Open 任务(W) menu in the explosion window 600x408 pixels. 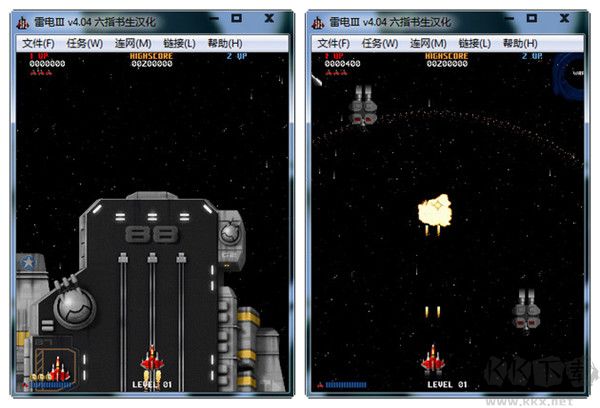(379, 43)
